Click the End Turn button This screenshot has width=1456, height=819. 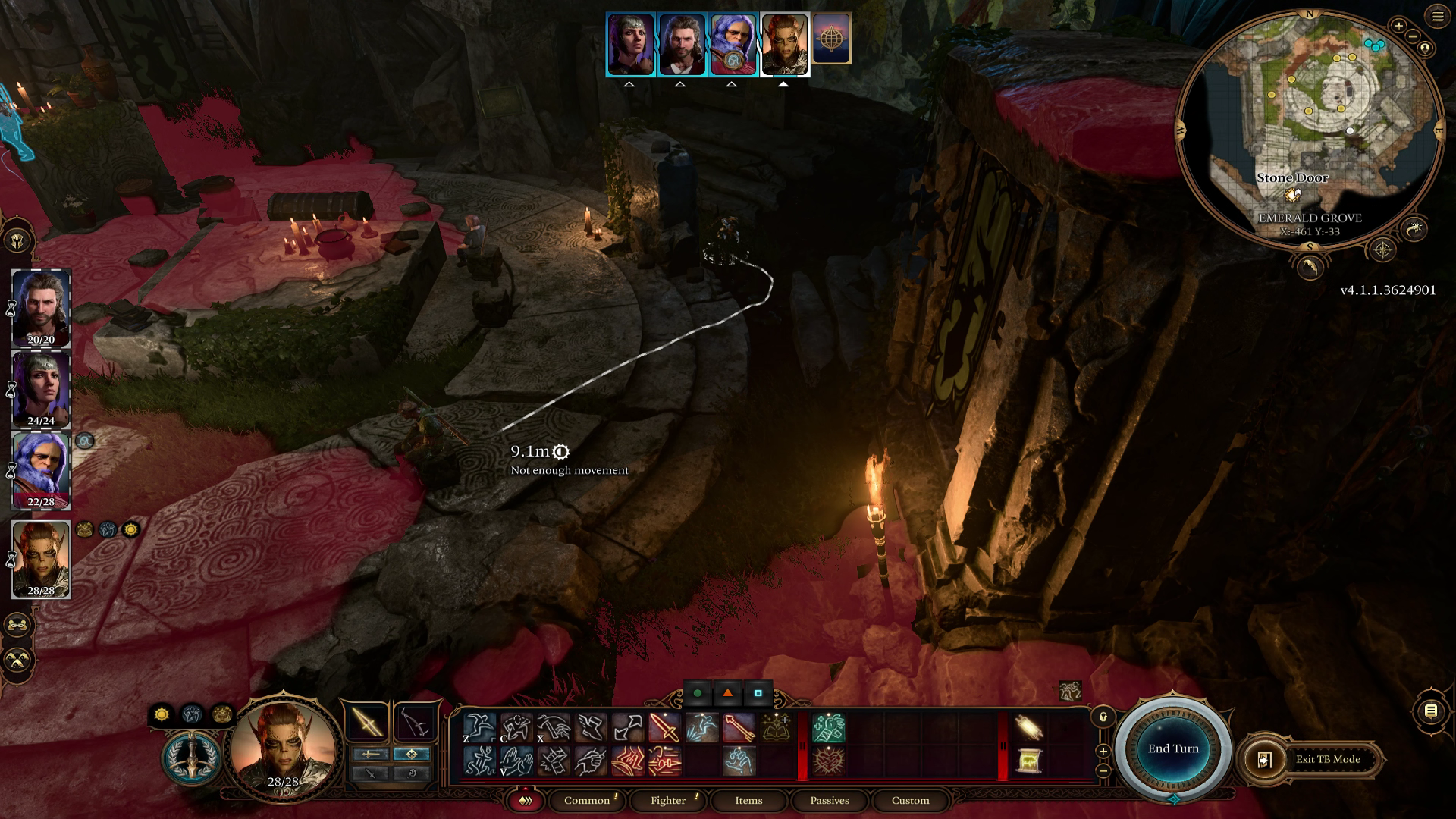coord(1175,748)
